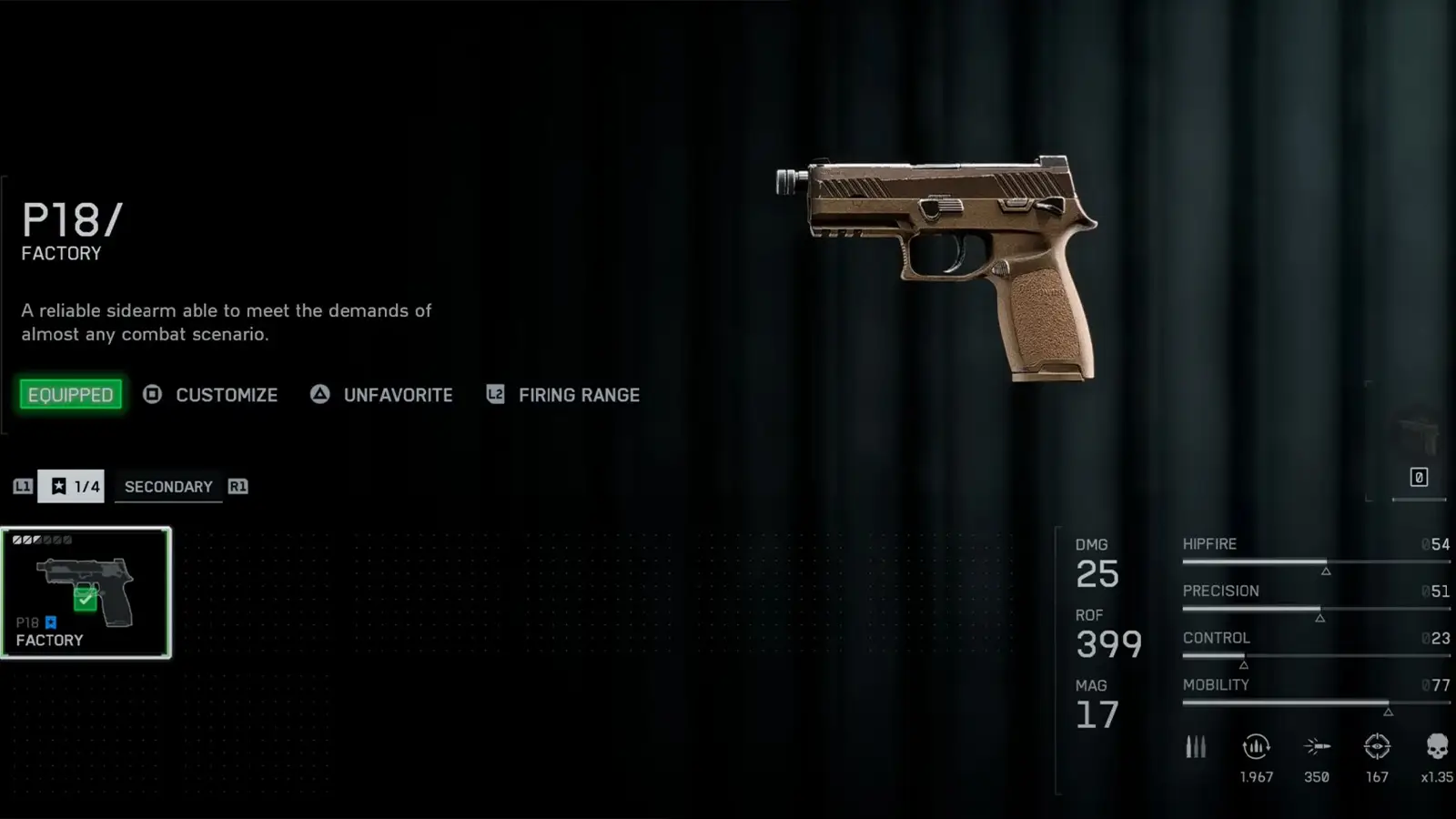Open the Firing Range
1456x819 pixels.
[579, 395]
